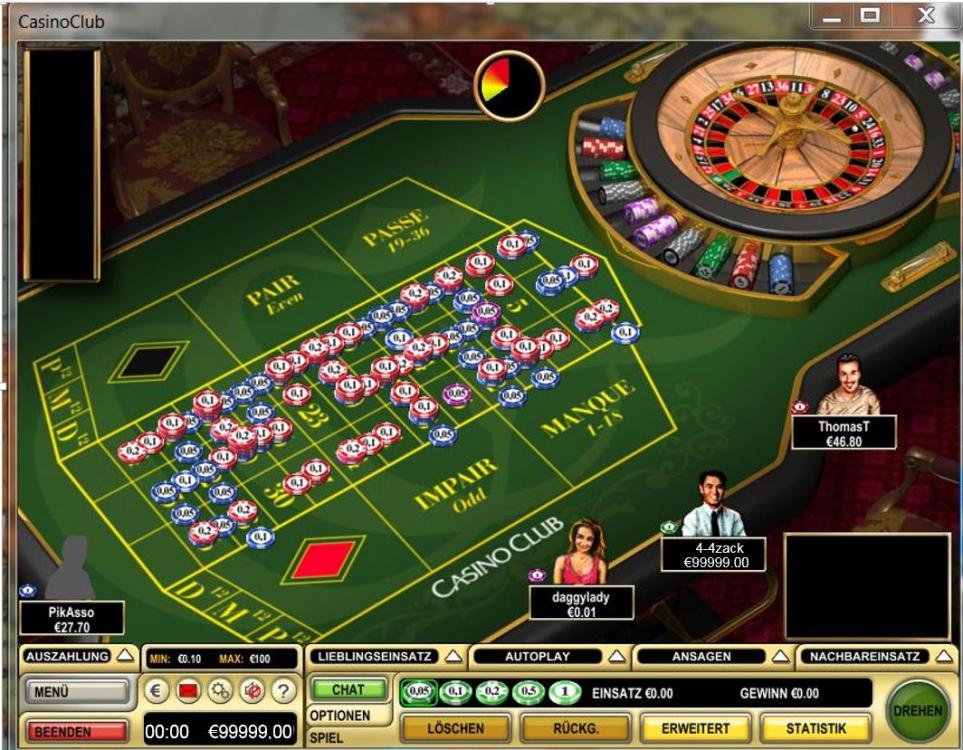The width and height of the screenshot is (963, 750).
Task: Choose the 0,5 chip denomination
Action: click(528, 692)
